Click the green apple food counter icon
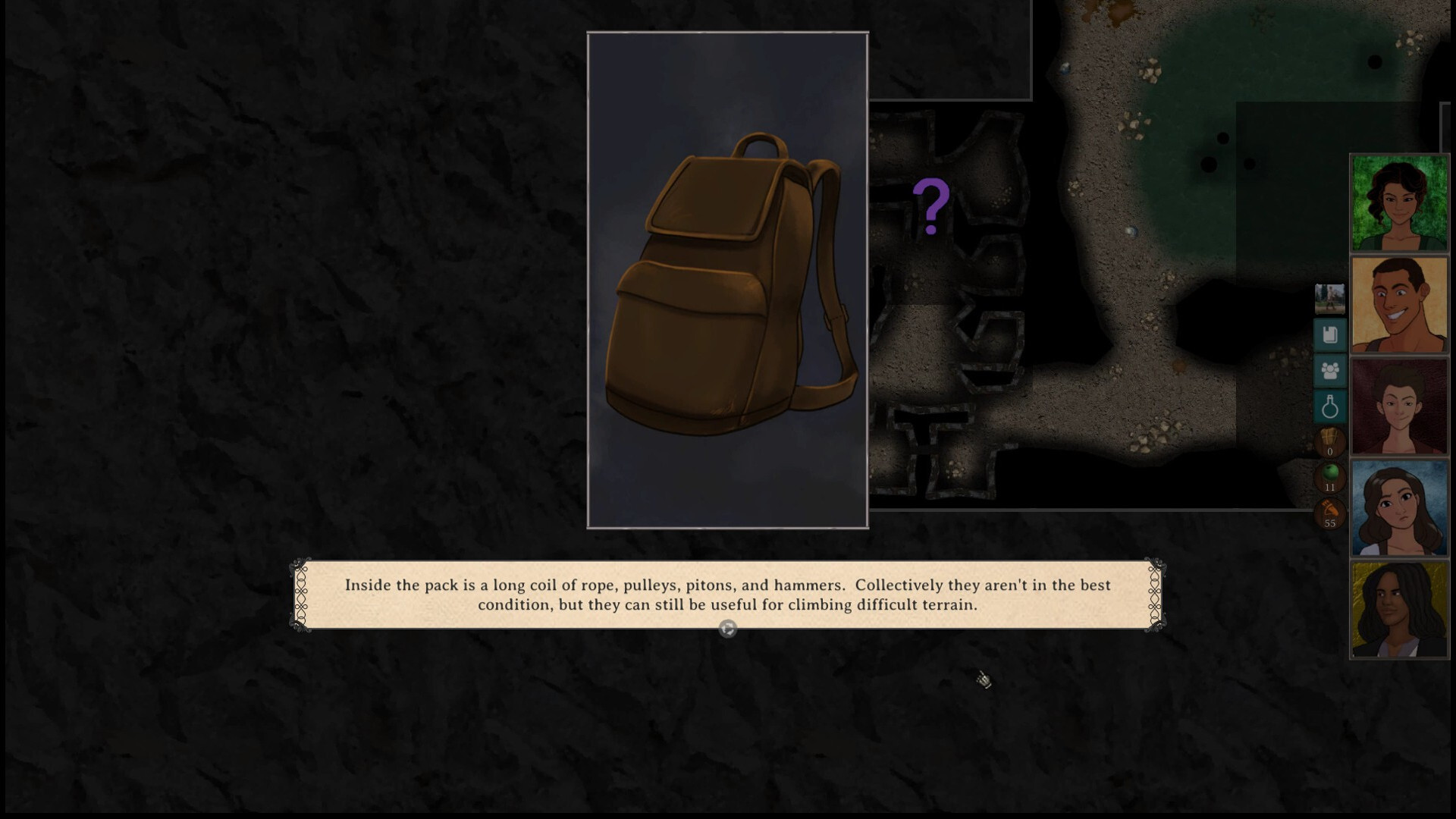 (1329, 474)
